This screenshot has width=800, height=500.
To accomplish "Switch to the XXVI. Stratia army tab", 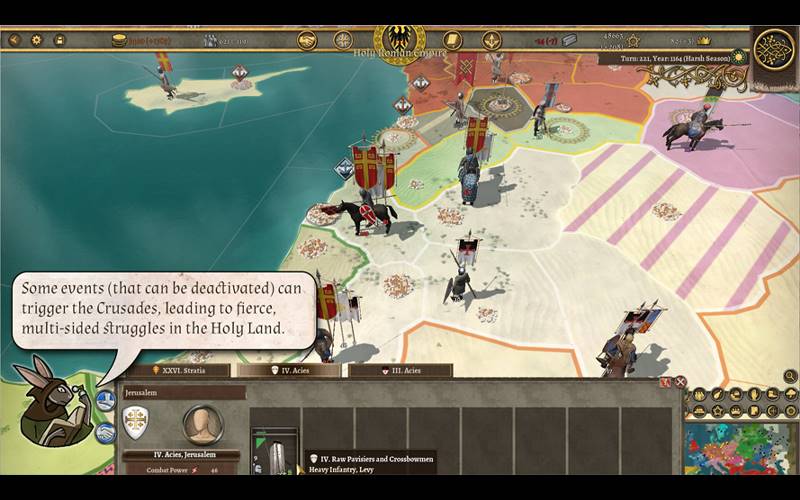I will click(x=176, y=370).
